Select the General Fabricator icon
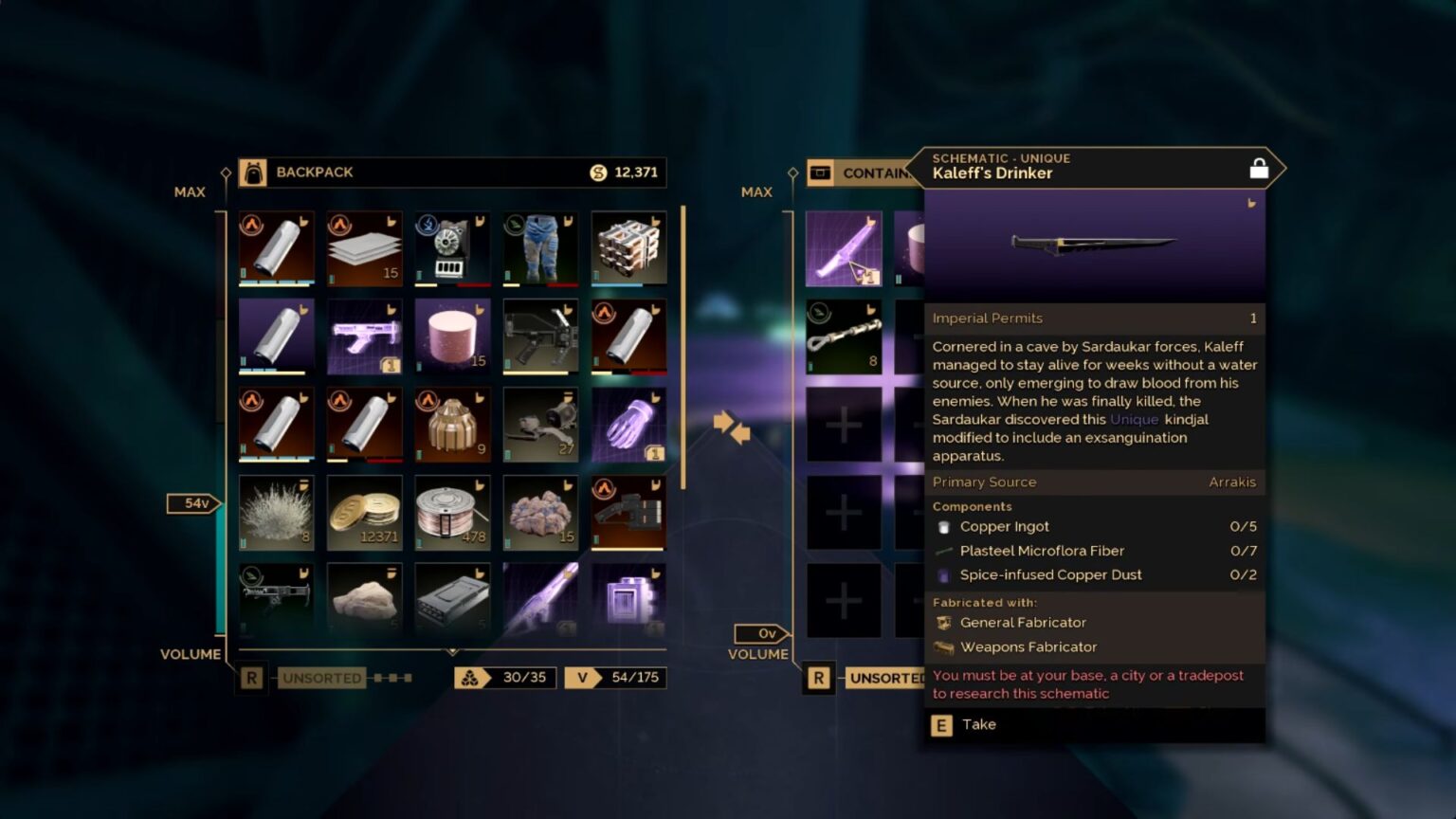The width and height of the screenshot is (1456, 819). [x=944, y=623]
